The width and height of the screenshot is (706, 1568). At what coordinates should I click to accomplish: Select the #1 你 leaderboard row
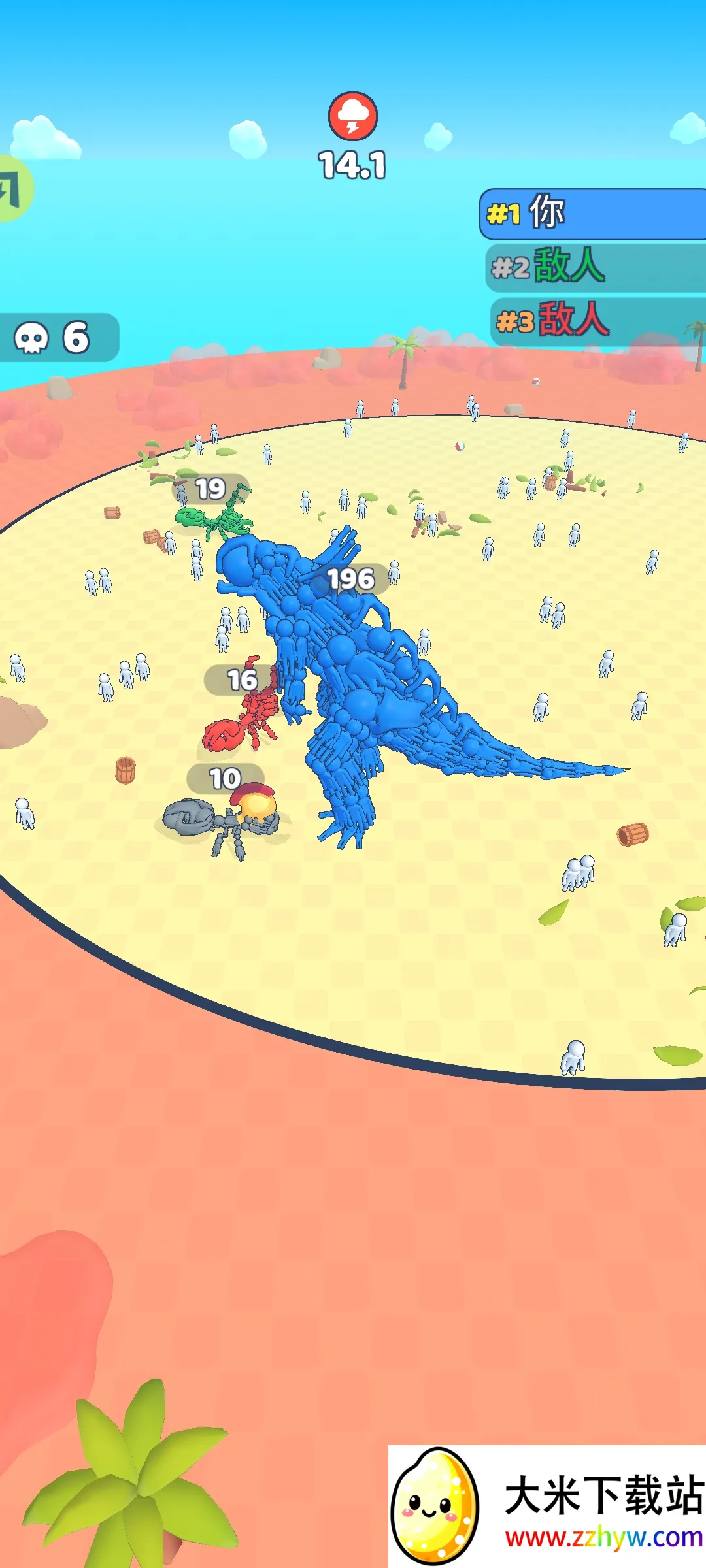coord(592,214)
